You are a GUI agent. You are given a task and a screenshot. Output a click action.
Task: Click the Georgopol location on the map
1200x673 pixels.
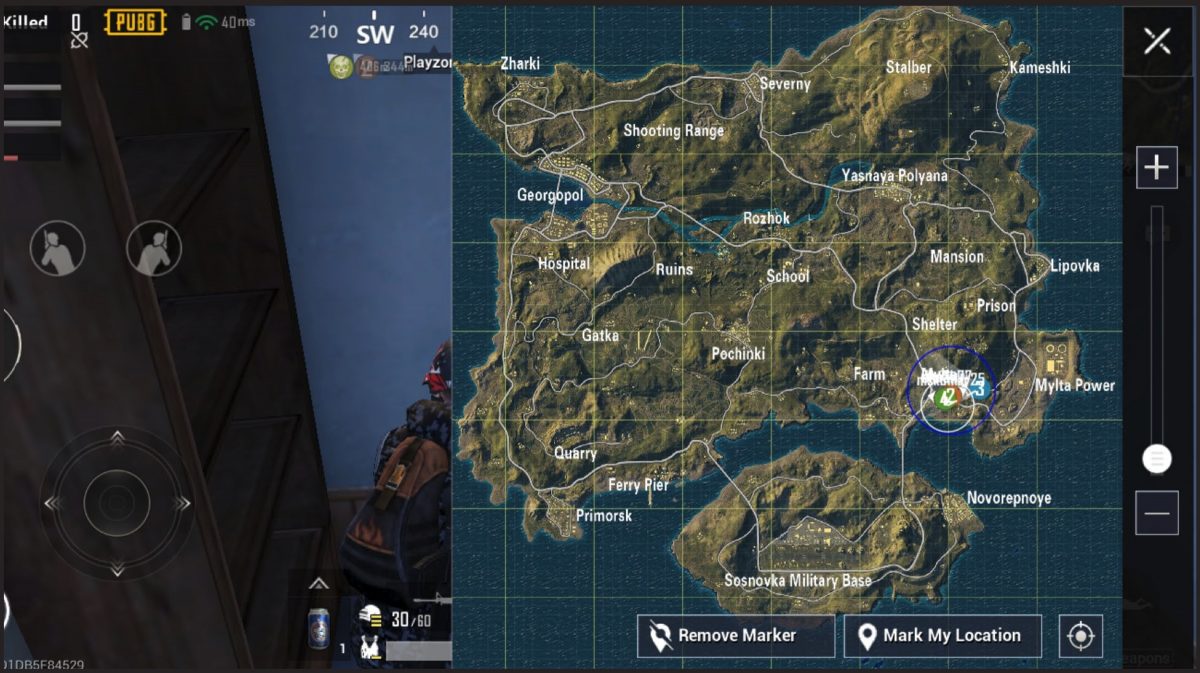point(550,195)
